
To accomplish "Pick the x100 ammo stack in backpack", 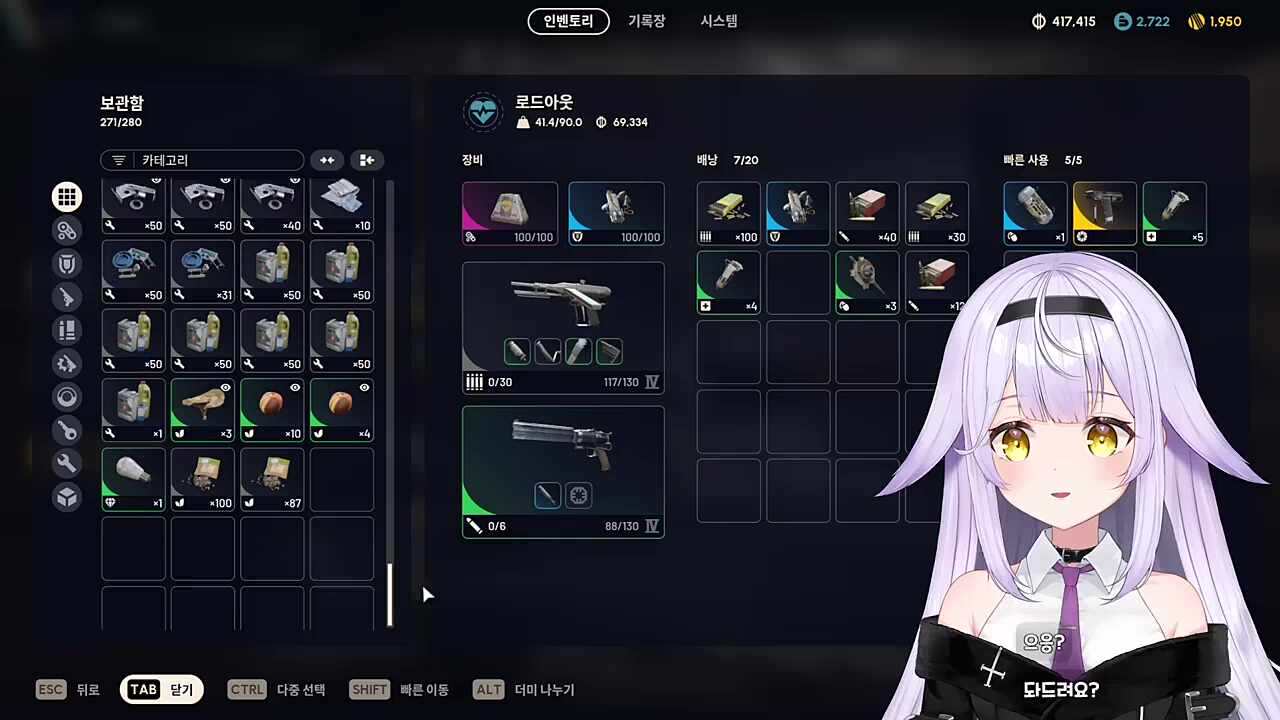I will pyautogui.click(x=728, y=213).
